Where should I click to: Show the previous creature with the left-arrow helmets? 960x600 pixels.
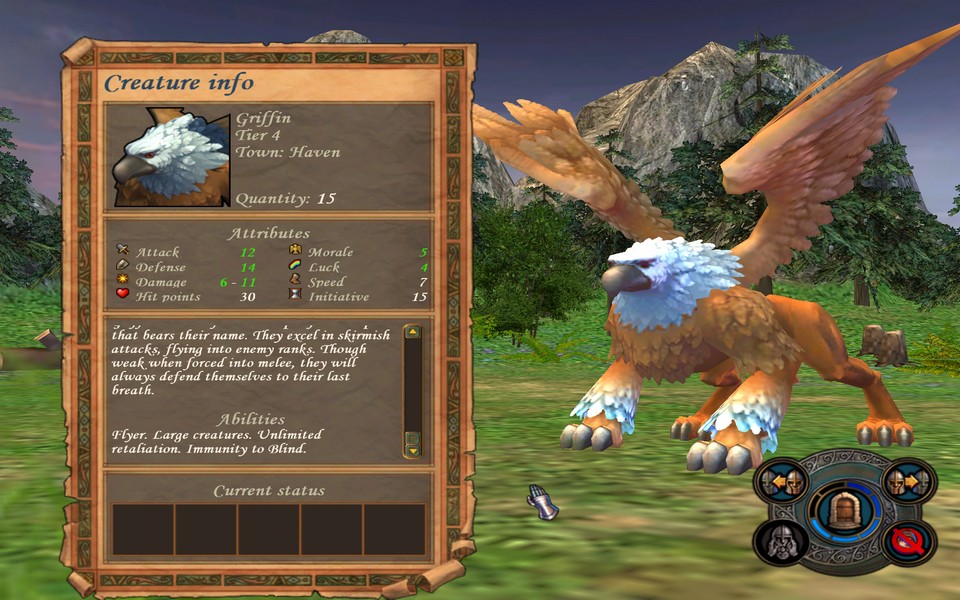[x=779, y=482]
